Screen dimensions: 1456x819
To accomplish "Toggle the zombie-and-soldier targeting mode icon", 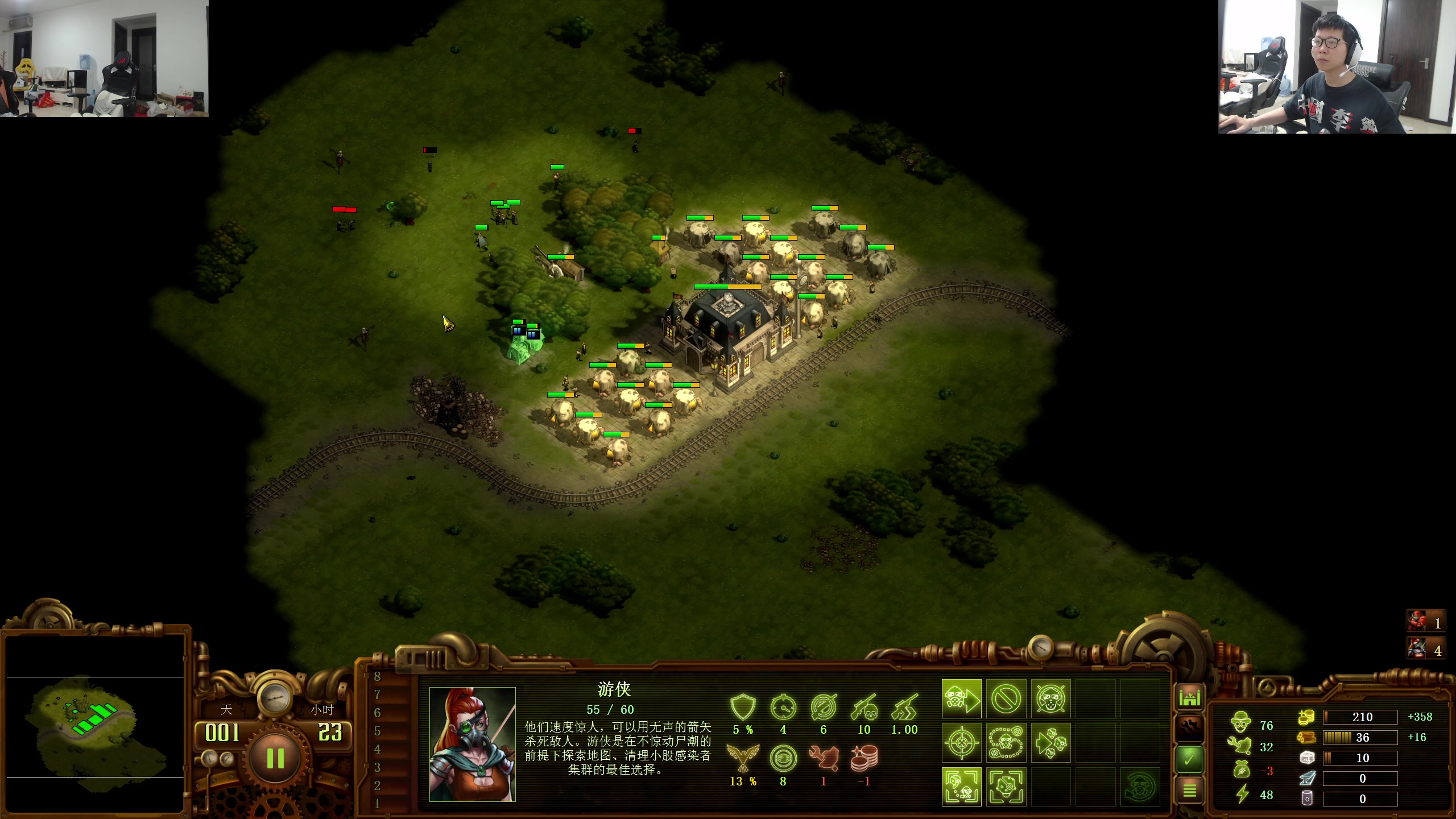I will (x=961, y=787).
